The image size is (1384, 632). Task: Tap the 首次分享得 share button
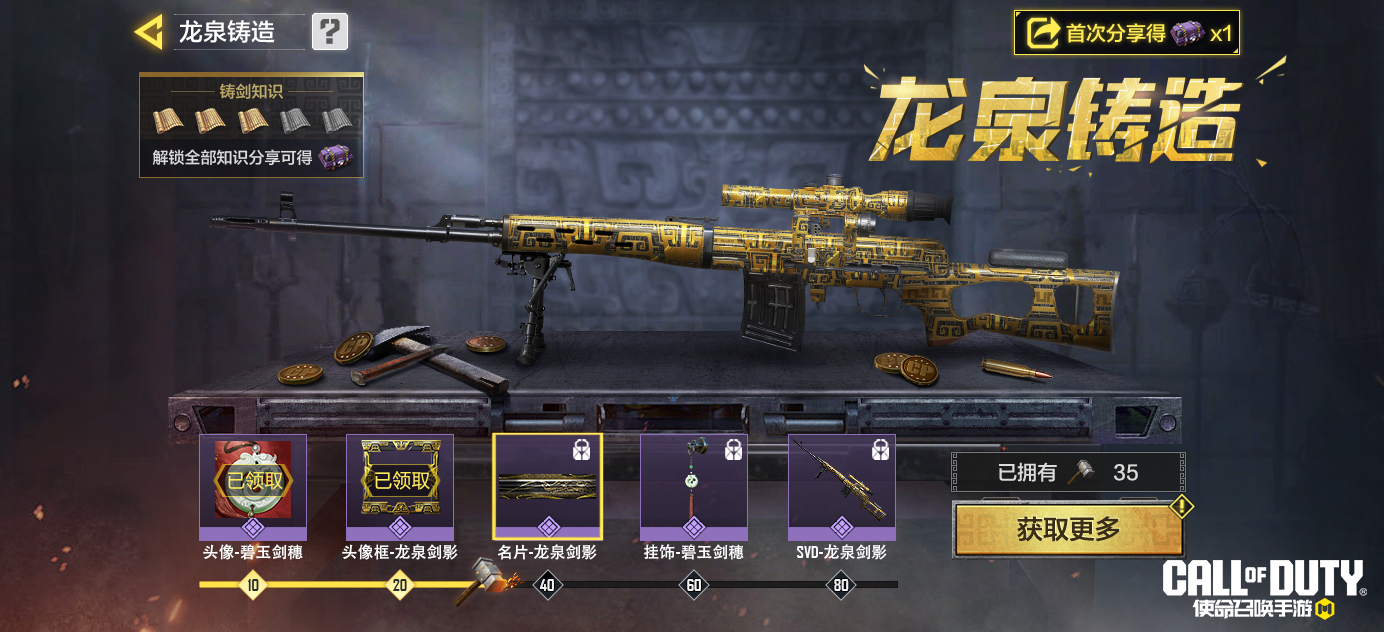point(1127,34)
